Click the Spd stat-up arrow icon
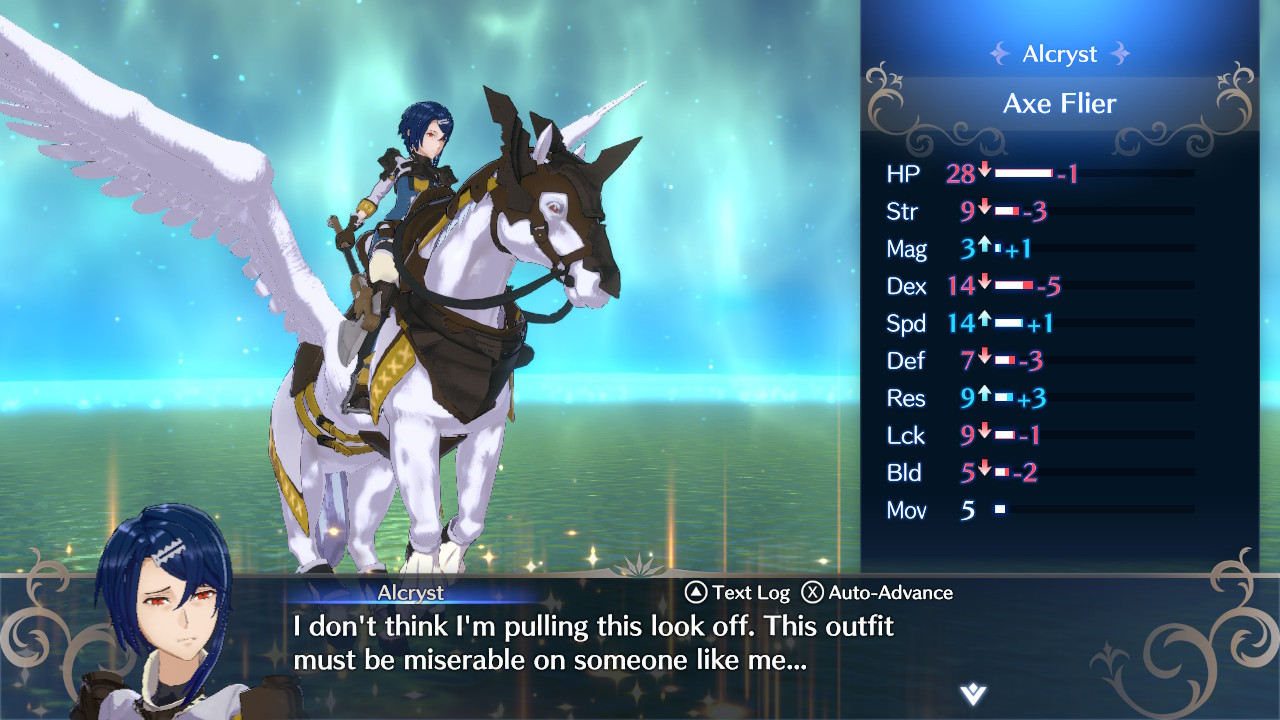Screen dimensions: 1280x720 982,322
